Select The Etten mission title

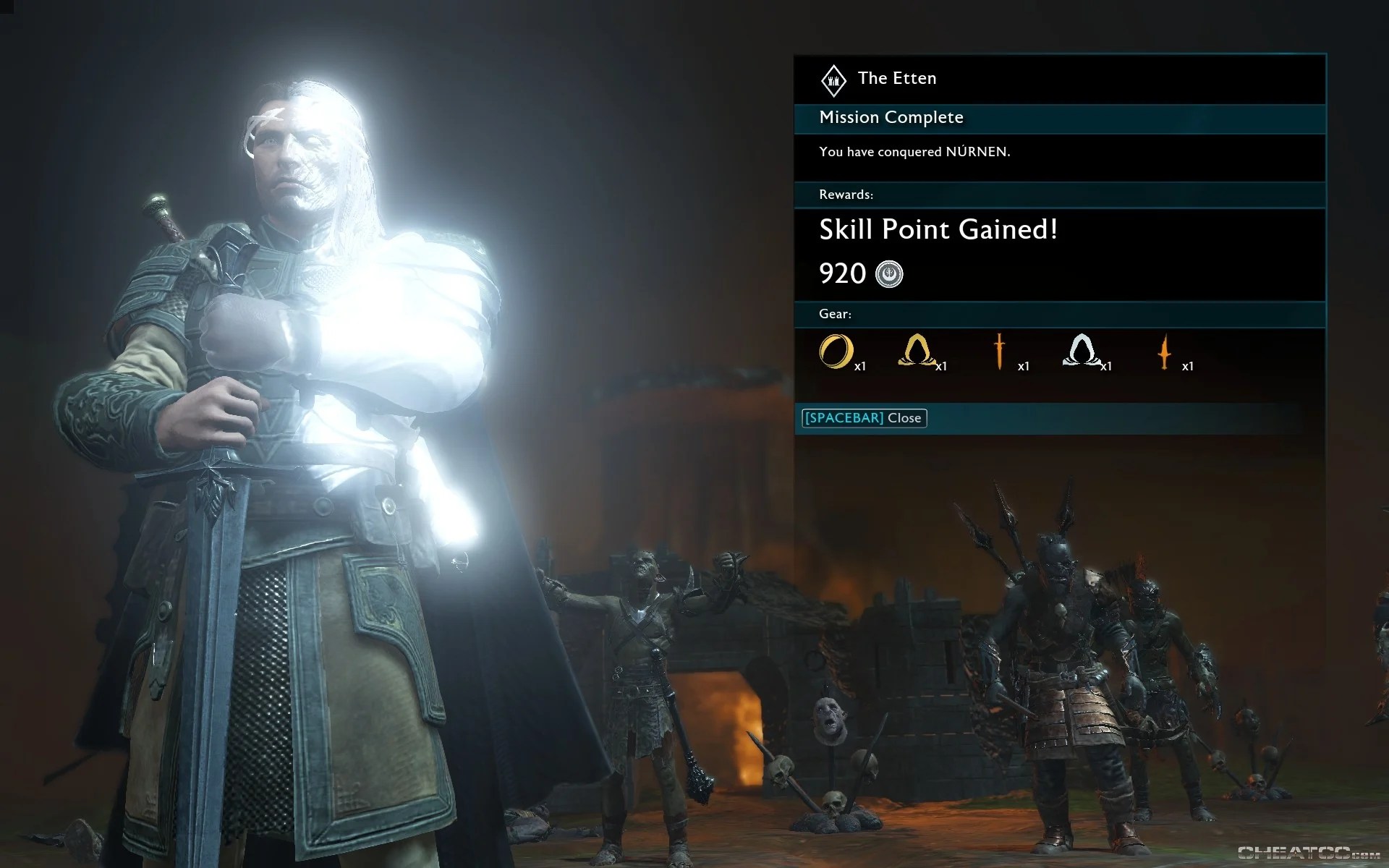897,78
